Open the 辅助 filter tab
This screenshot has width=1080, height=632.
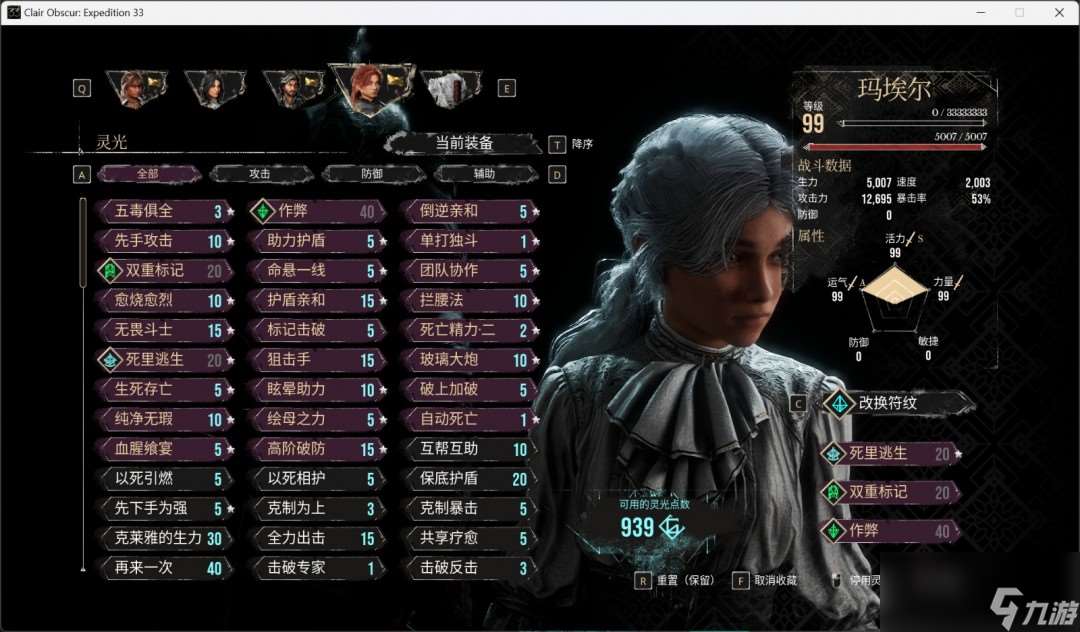coord(484,174)
